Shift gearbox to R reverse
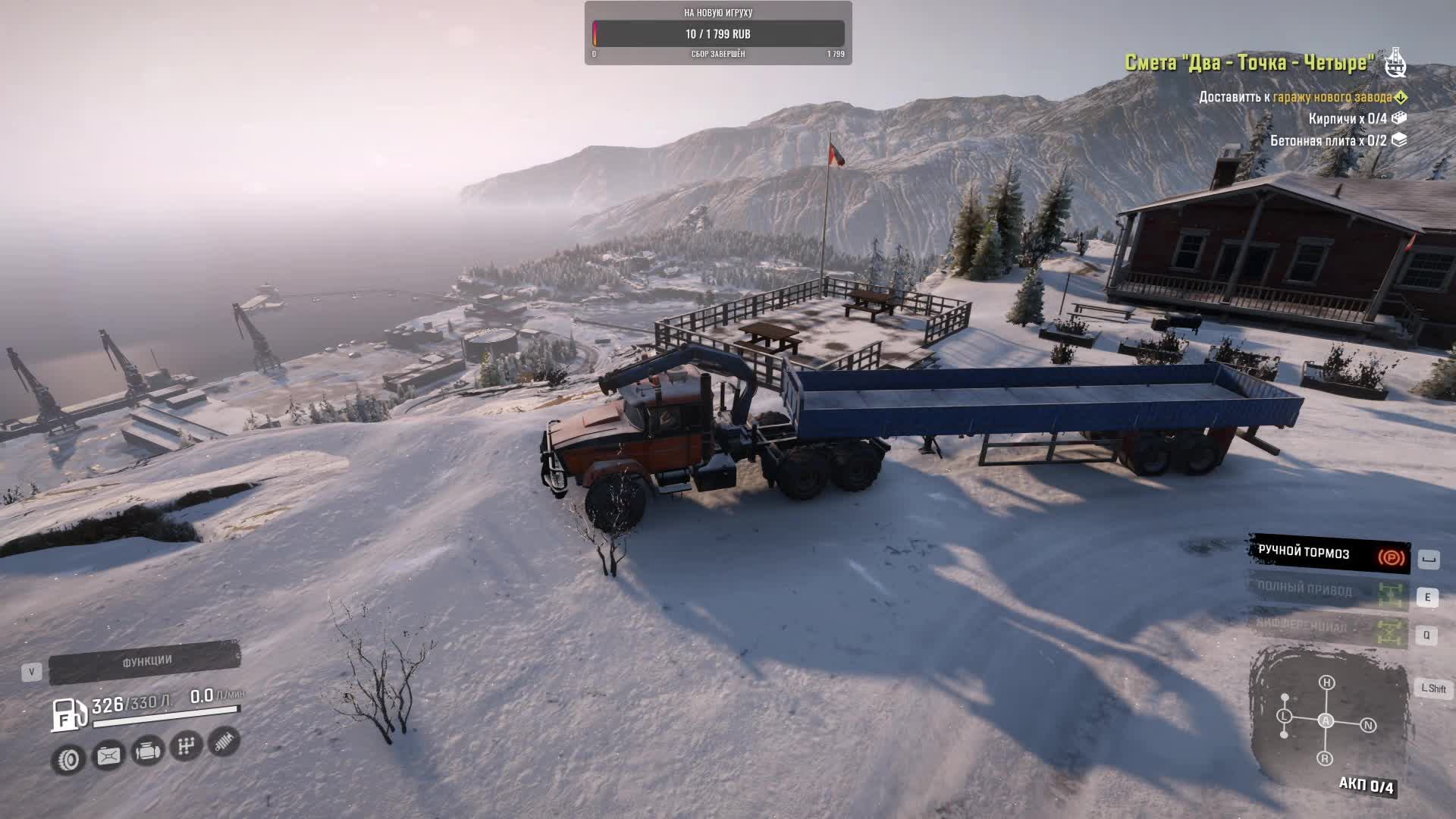Image resolution: width=1456 pixels, height=819 pixels. click(1325, 758)
